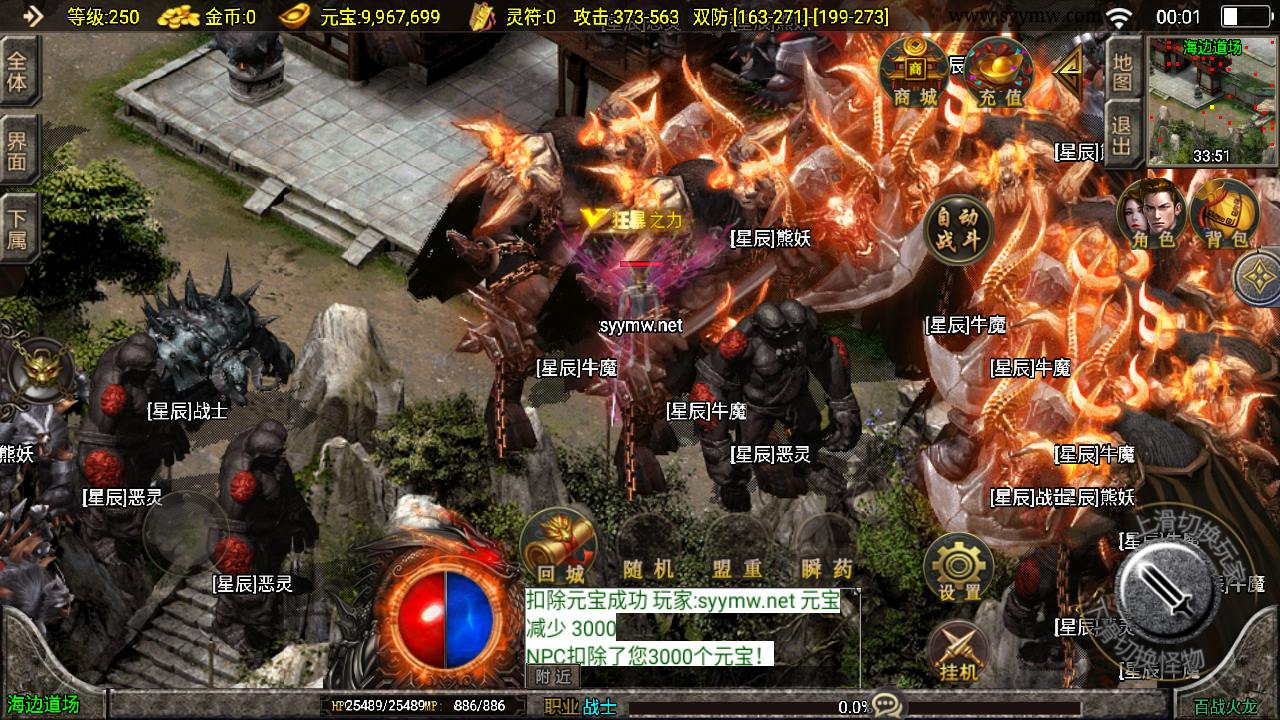This screenshot has height=720, width=1280.
Task: Select the 界面 side tab
Action: pyautogui.click(x=18, y=150)
